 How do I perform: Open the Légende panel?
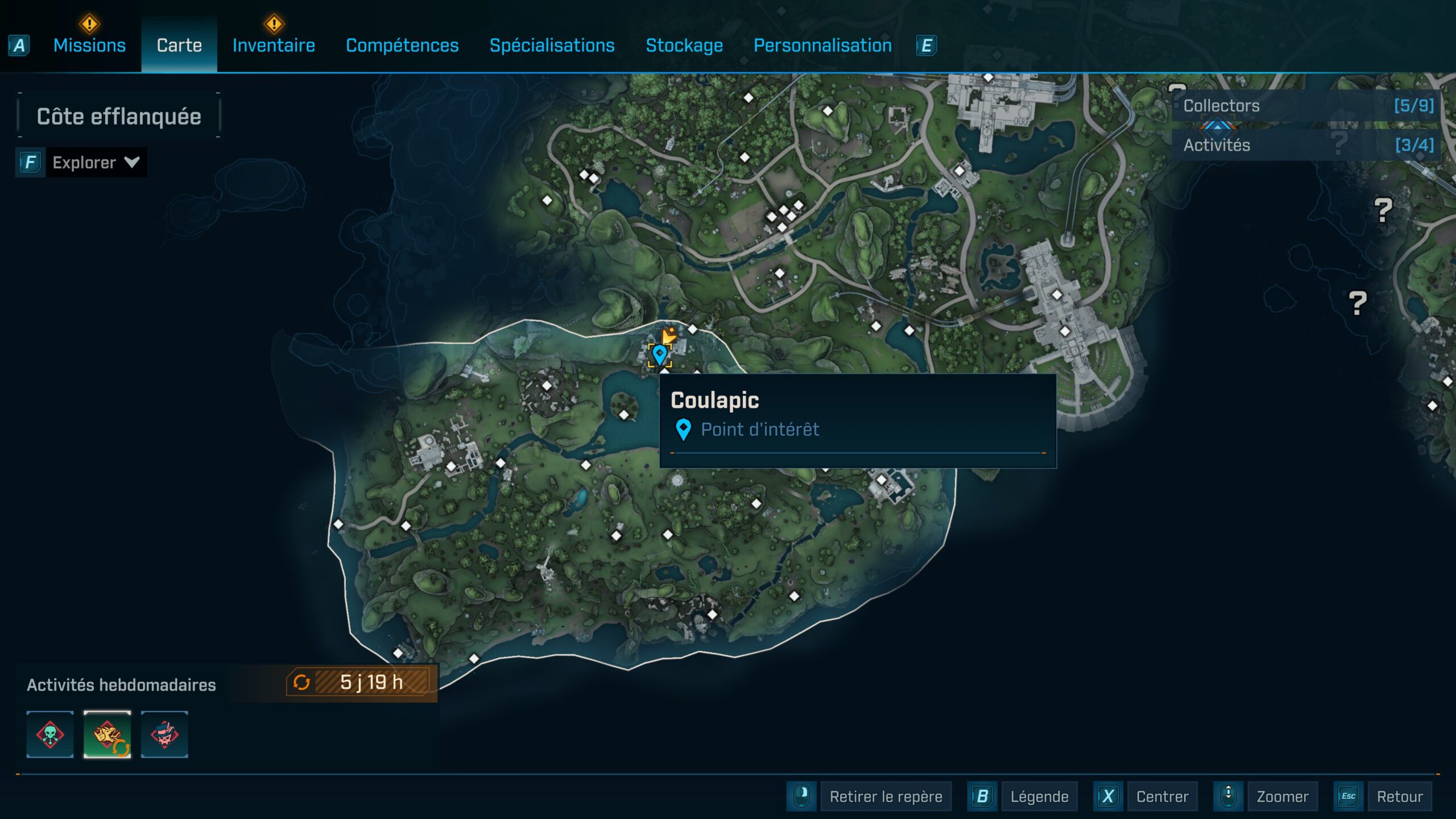tap(1039, 796)
